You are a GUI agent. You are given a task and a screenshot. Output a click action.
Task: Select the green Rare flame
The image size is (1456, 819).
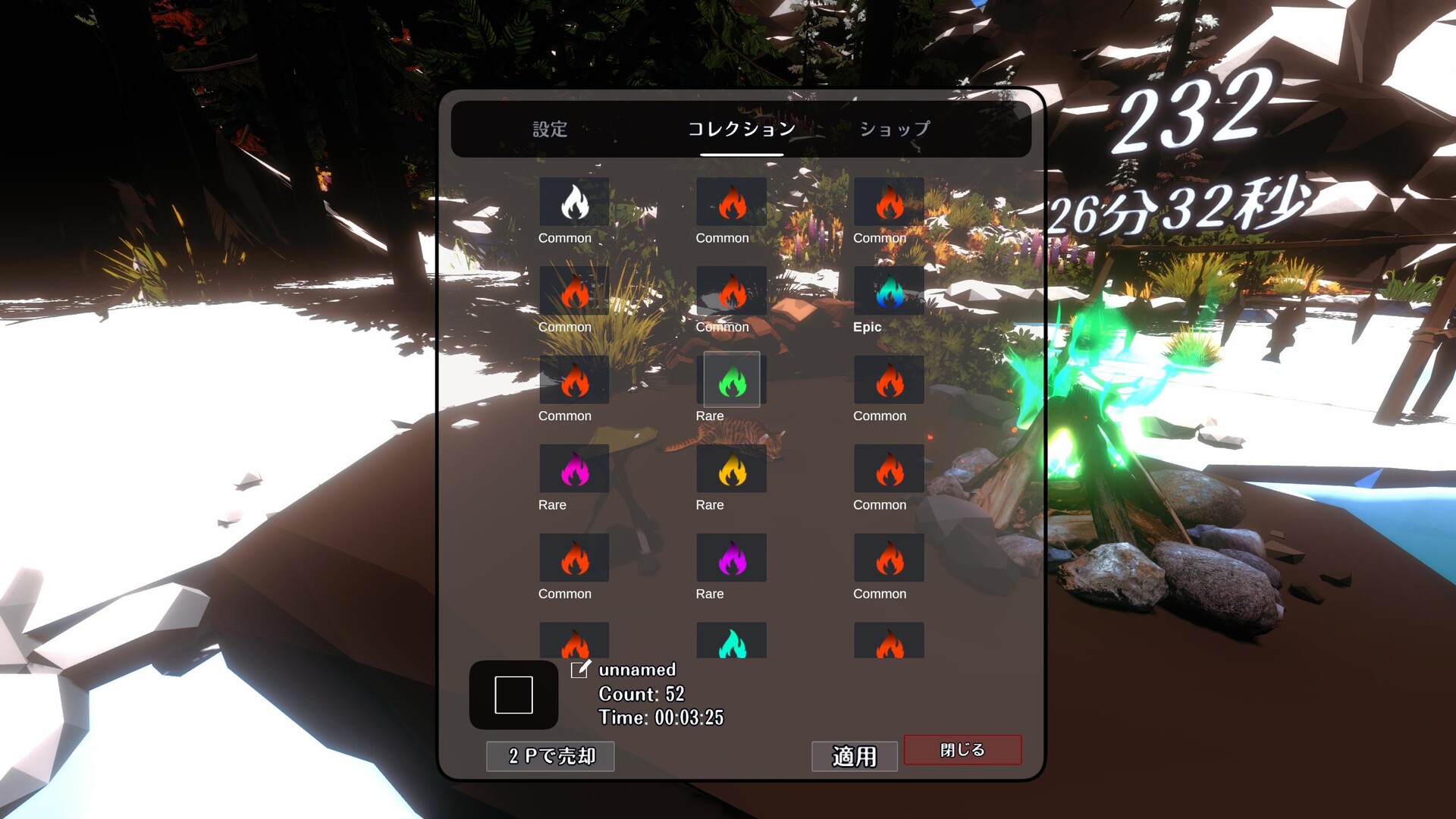(731, 380)
